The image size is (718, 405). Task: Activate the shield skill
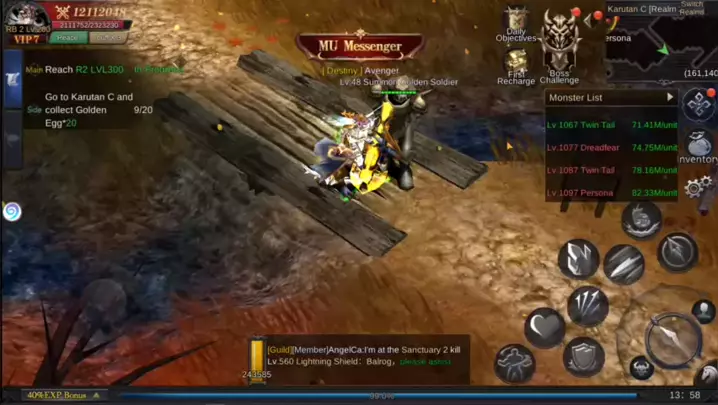coord(583,357)
